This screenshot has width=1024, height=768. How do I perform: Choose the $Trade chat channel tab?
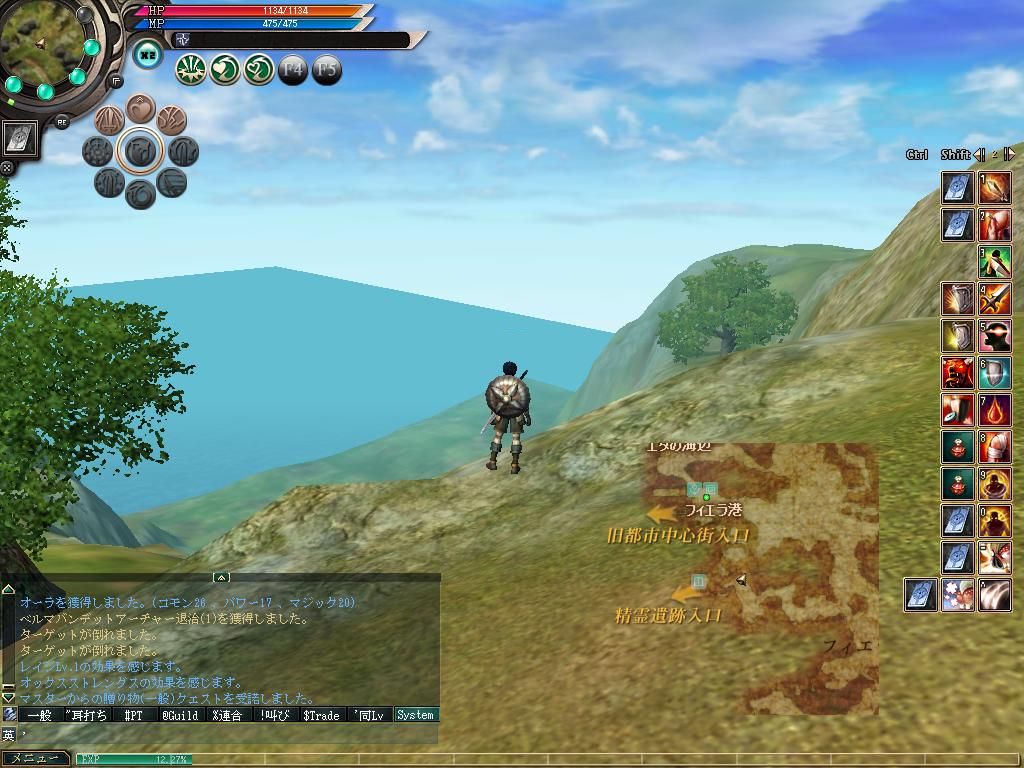coord(322,715)
